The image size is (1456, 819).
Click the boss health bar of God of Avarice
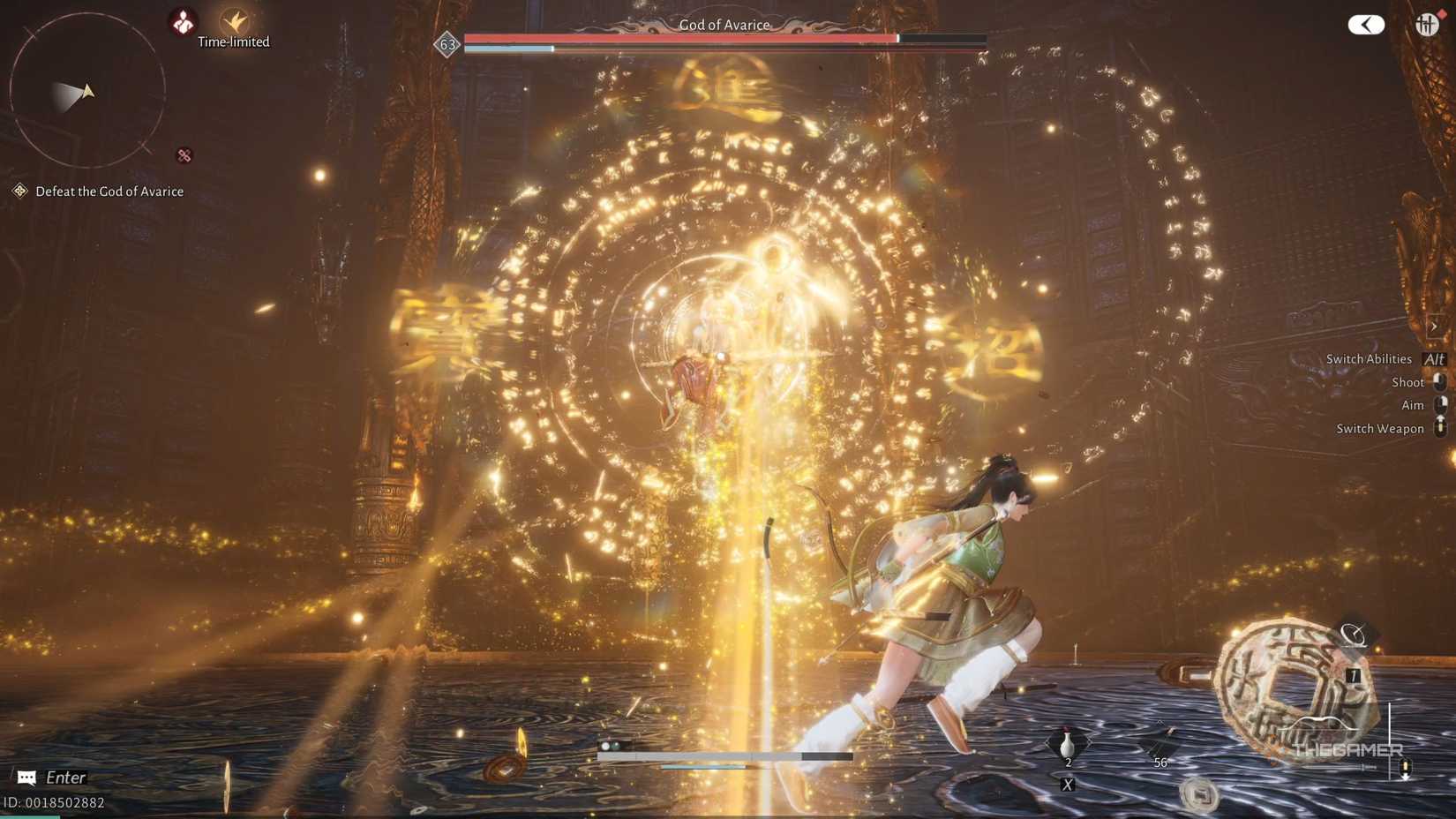click(724, 39)
